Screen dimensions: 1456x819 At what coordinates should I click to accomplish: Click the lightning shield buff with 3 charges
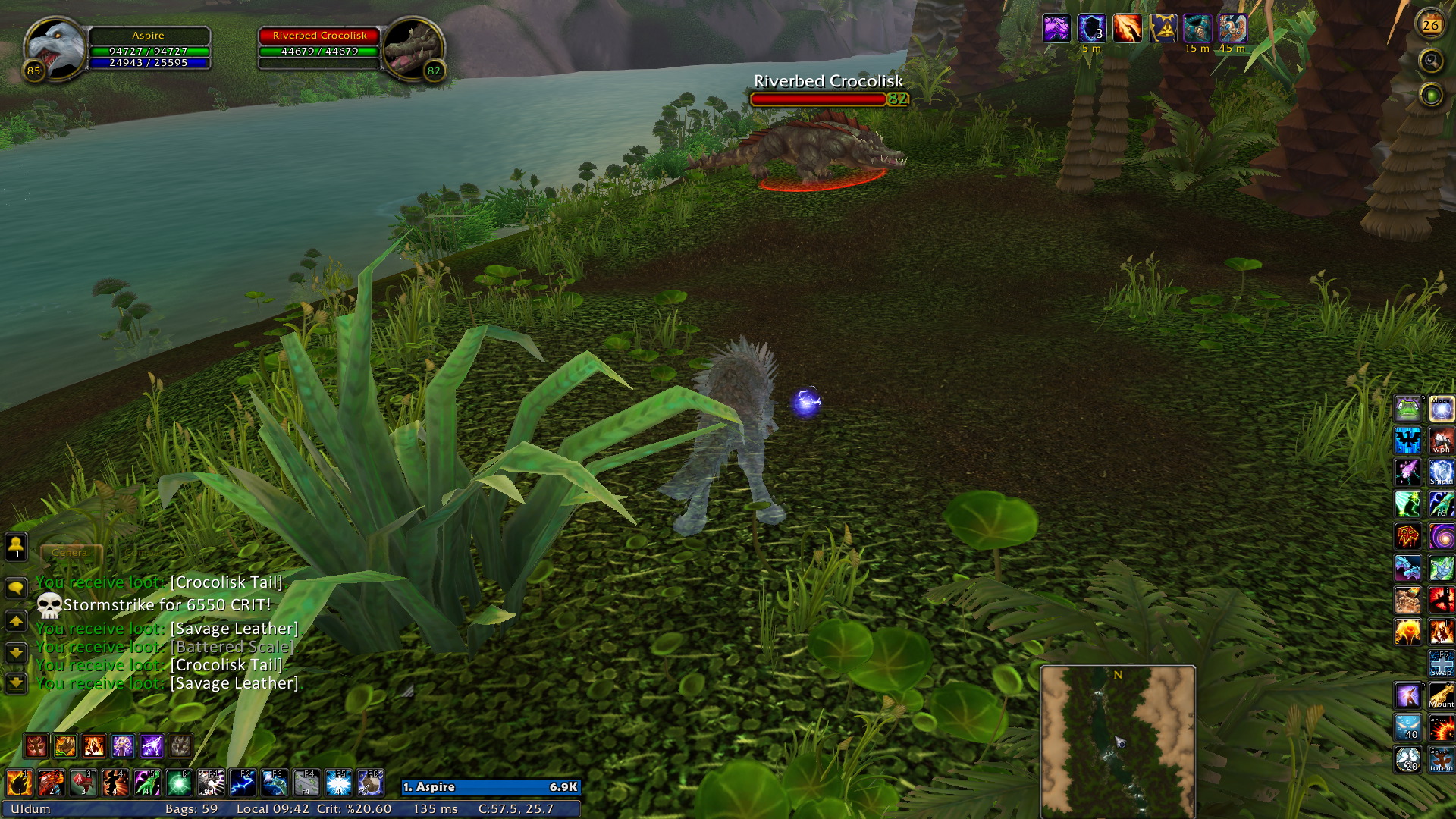click(1091, 29)
